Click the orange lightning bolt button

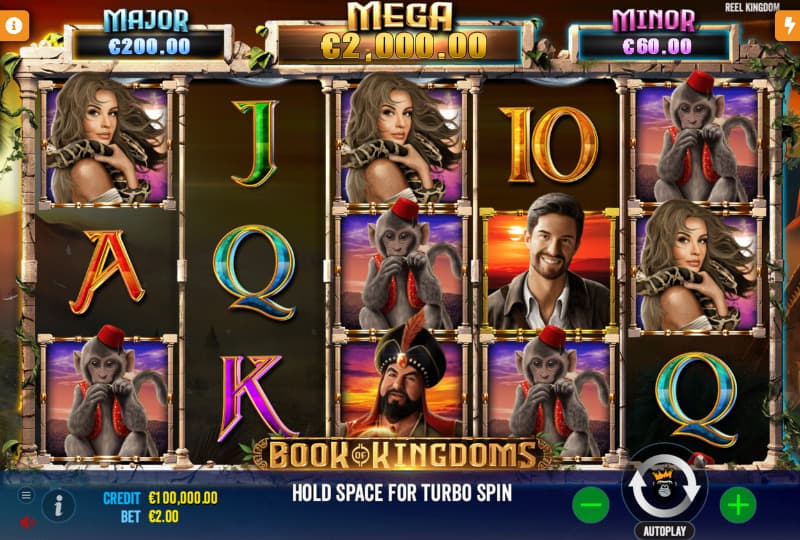786,27
